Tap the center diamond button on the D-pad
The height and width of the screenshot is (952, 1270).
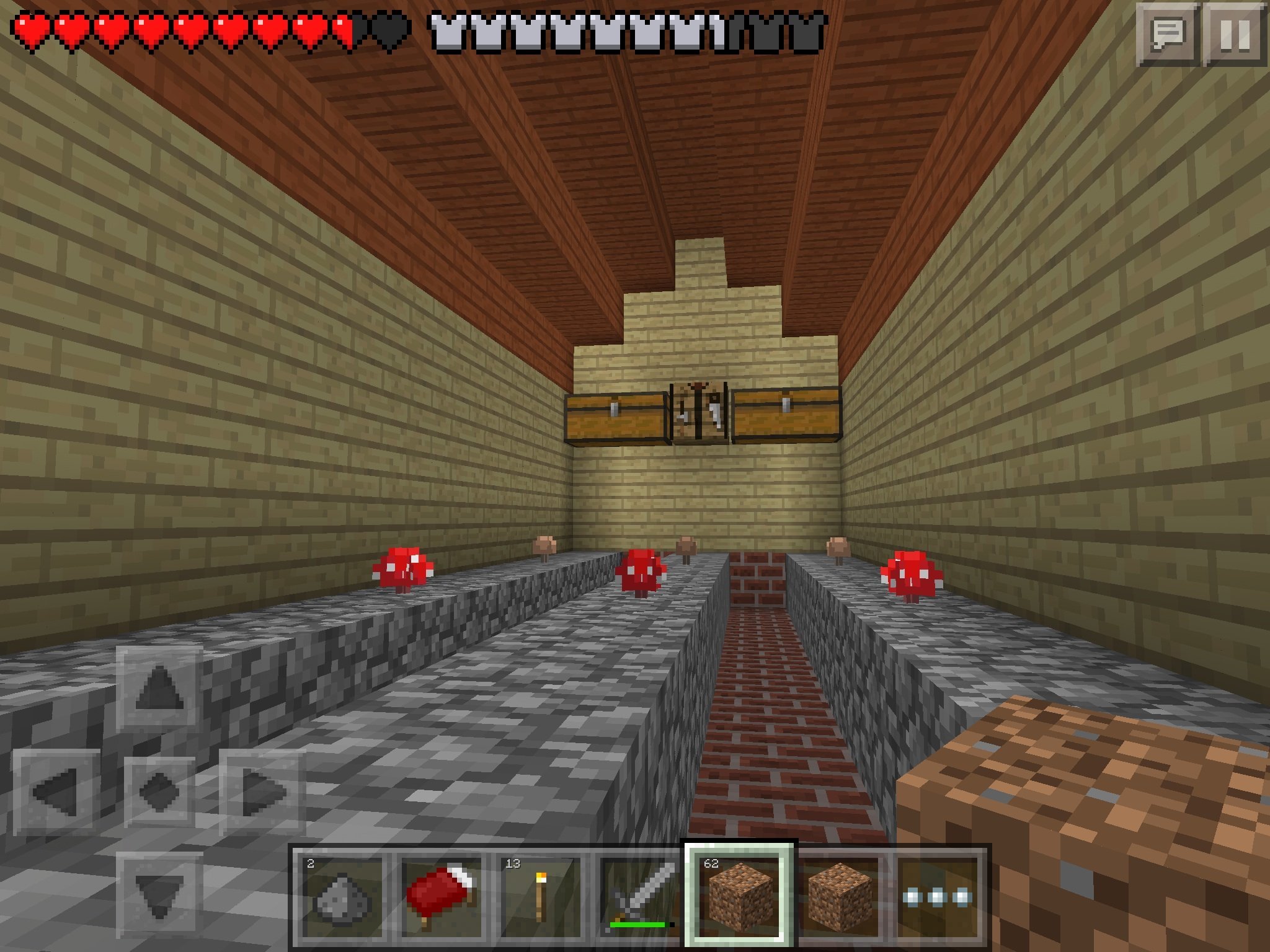(159, 791)
